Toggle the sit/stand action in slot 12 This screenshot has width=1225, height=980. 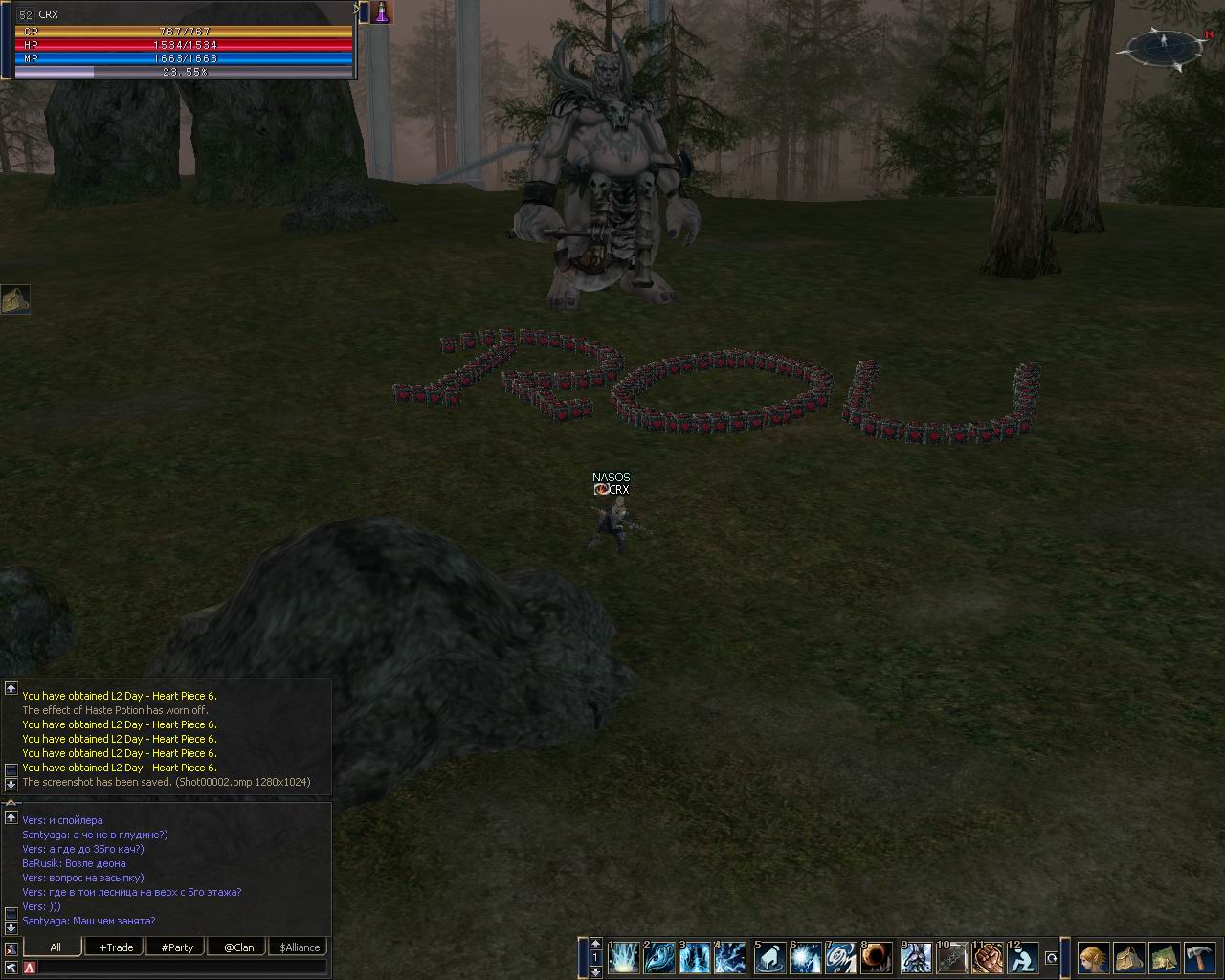tap(1023, 957)
